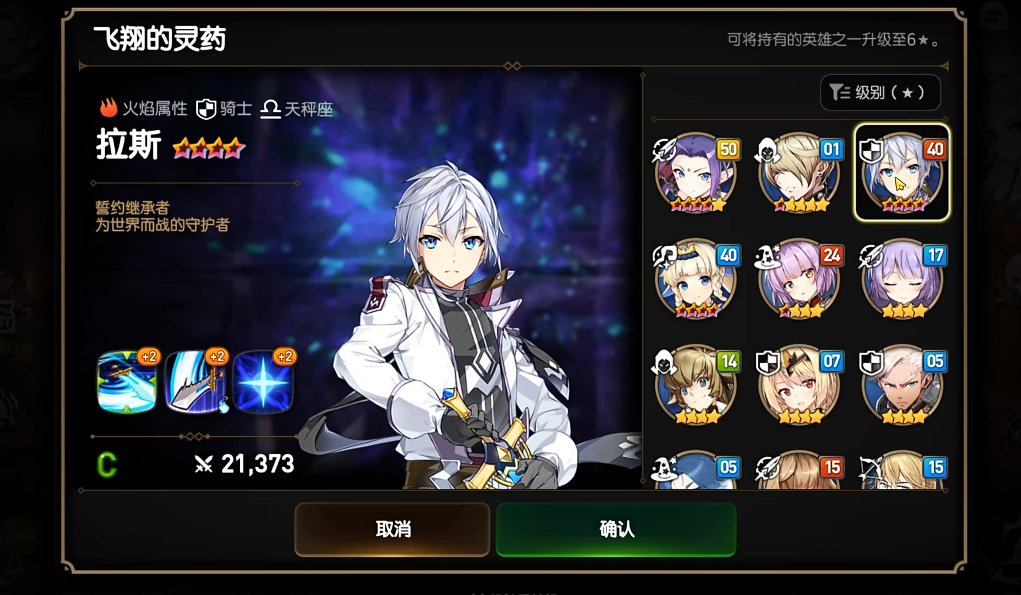This screenshot has height=595, width=1021.
Task: Pick the blonde level 07 knight portrait
Action: (799, 385)
